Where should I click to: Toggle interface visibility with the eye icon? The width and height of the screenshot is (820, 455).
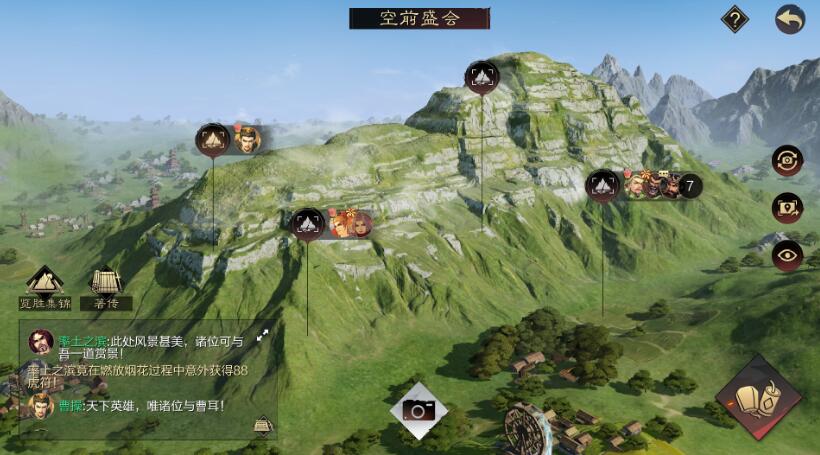tap(787, 255)
